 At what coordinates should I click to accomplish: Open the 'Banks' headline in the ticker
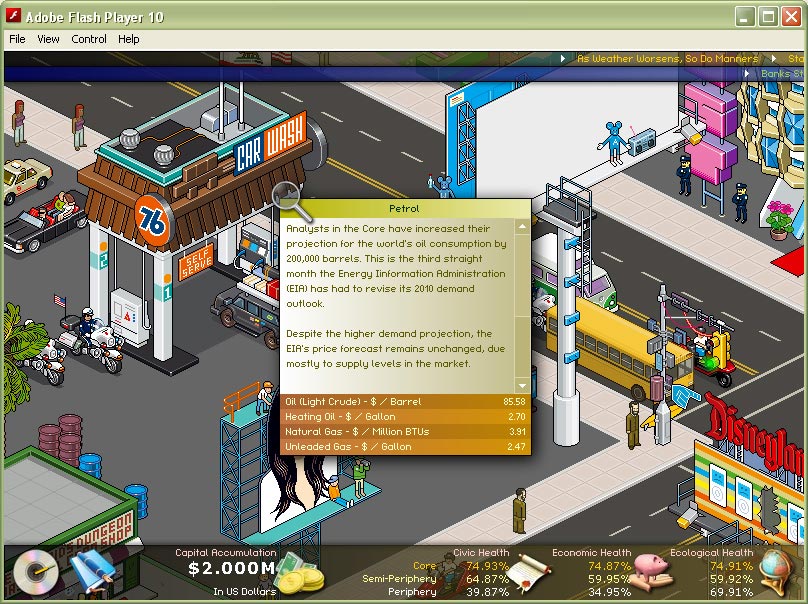pos(782,74)
